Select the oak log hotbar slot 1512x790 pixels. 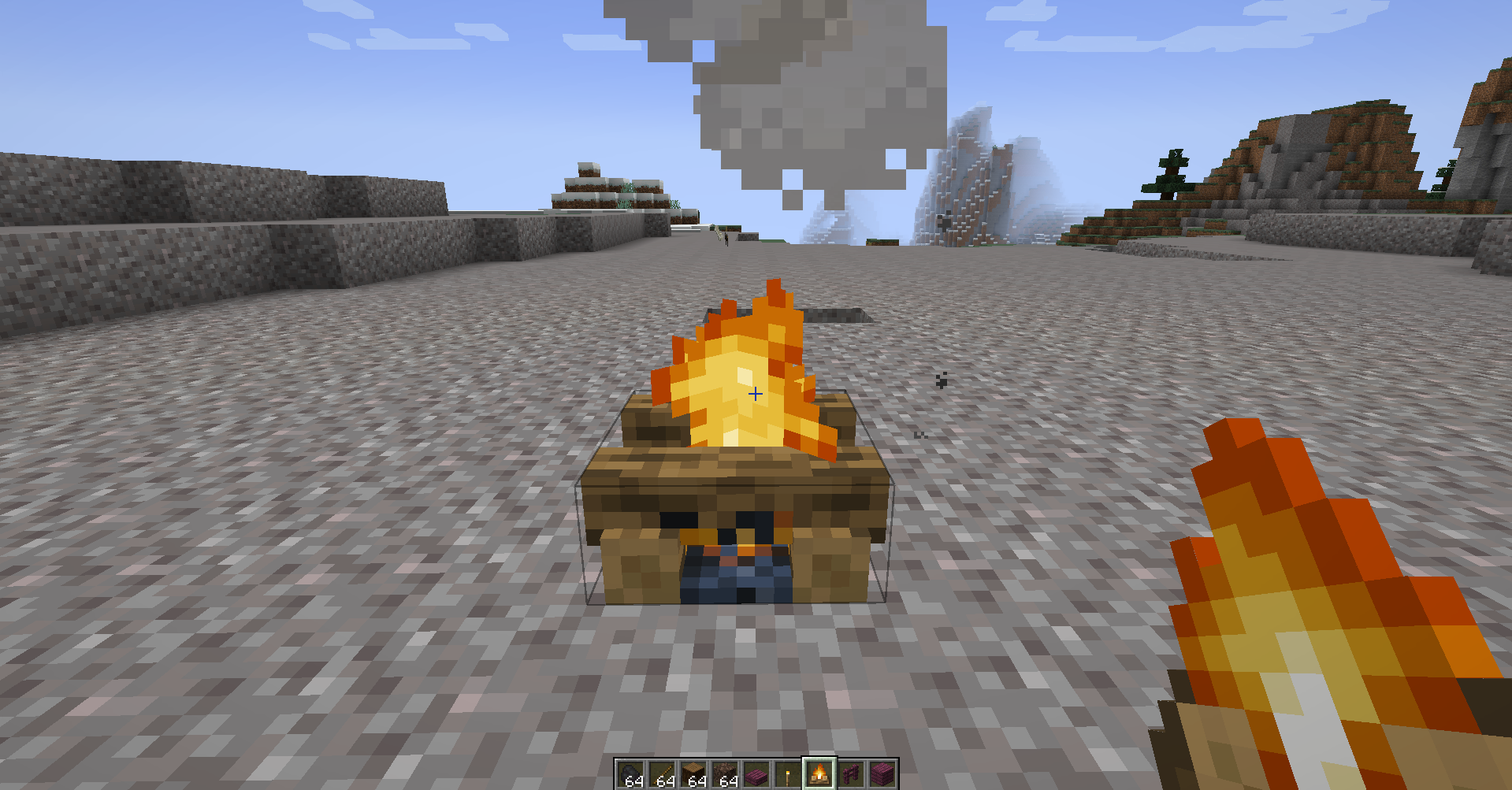pos(693,775)
